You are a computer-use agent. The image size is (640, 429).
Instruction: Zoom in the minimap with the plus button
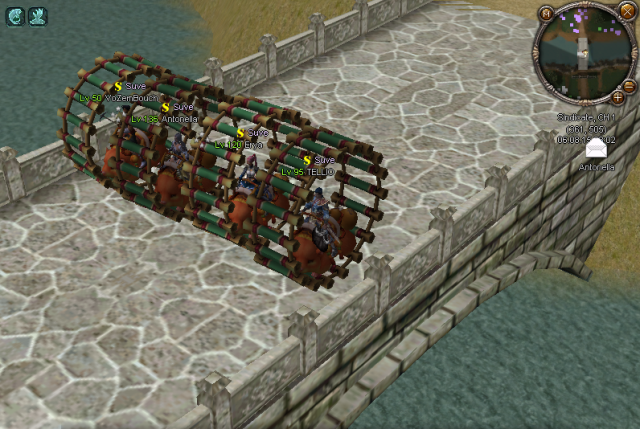click(618, 98)
